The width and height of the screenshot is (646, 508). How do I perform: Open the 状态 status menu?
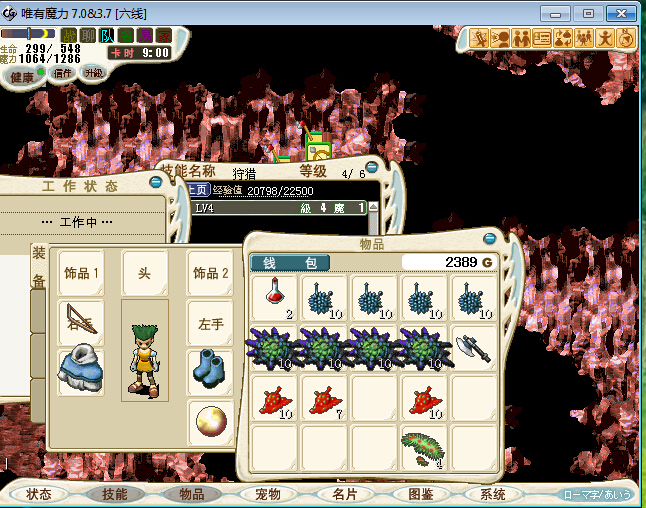tap(40, 494)
